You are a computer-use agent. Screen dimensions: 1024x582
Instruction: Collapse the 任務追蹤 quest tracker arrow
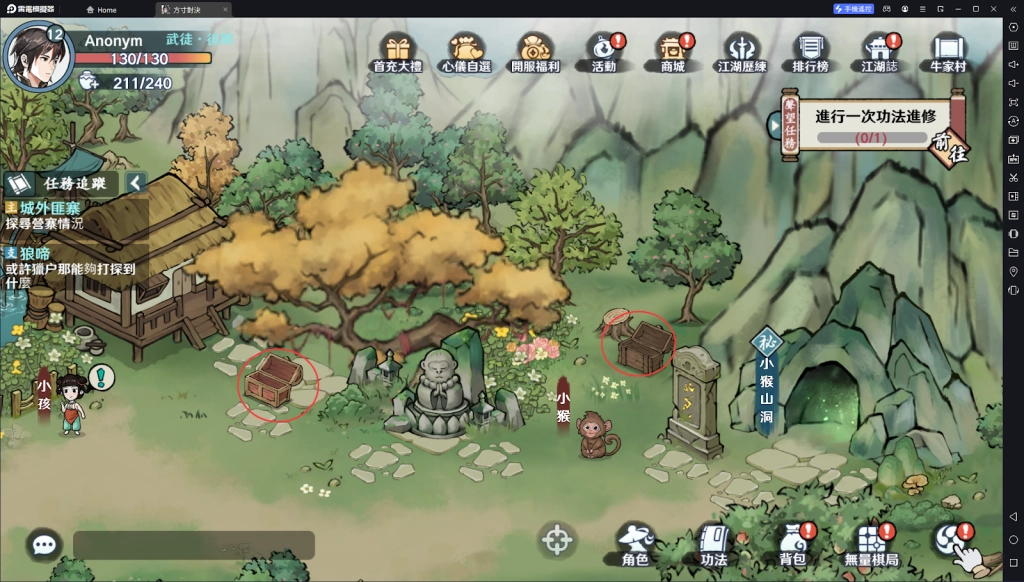click(x=136, y=183)
